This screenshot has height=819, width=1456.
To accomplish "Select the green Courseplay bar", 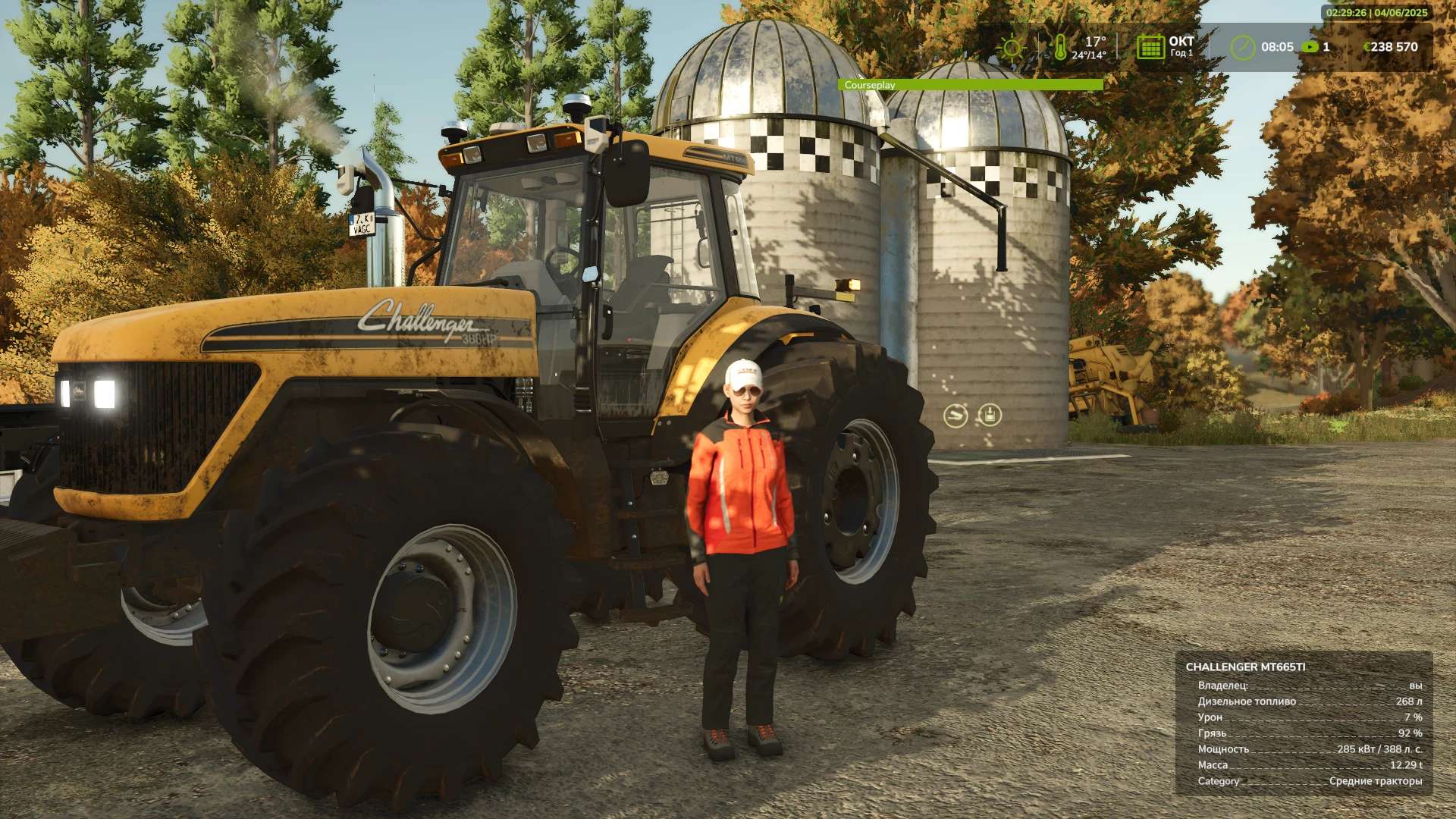I will 970,85.
